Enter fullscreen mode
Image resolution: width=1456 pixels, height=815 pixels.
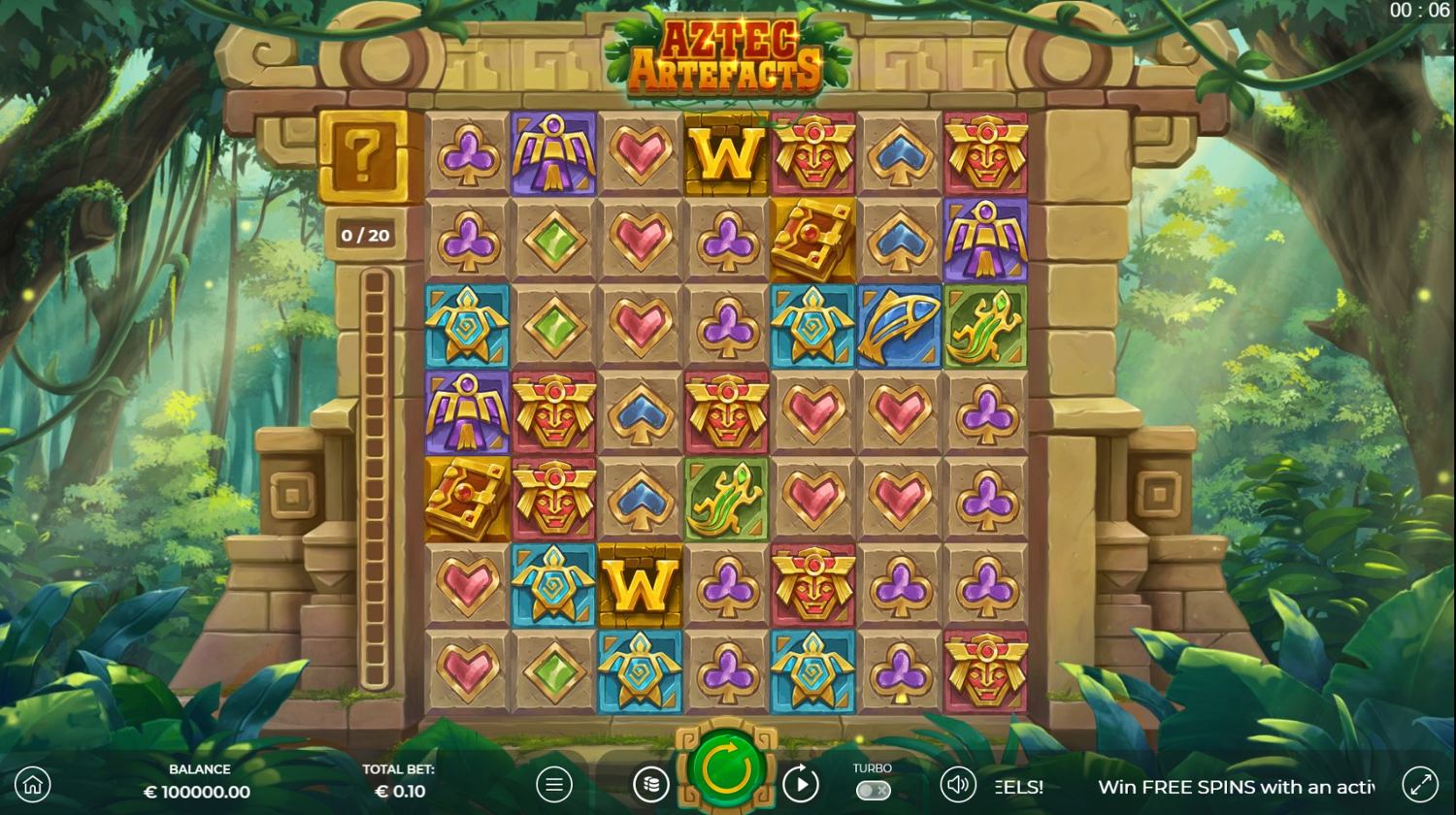point(1420,784)
